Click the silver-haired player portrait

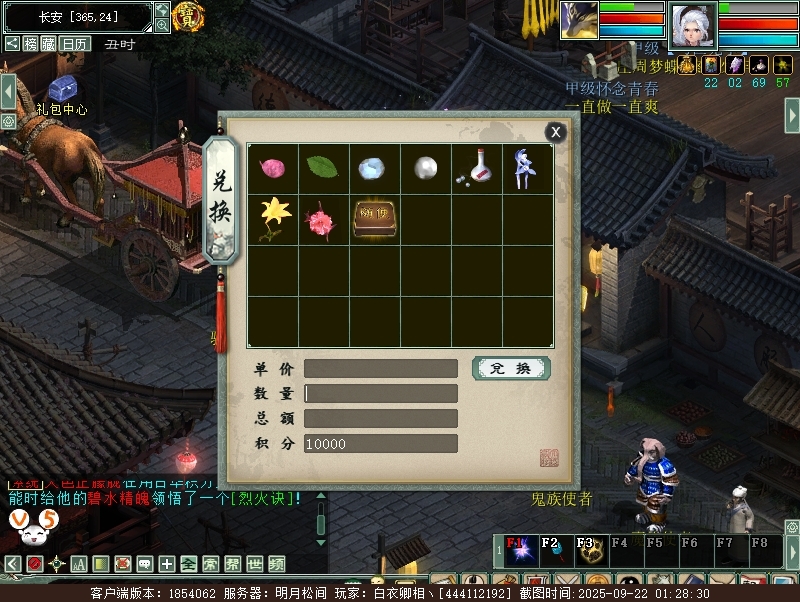point(692,27)
